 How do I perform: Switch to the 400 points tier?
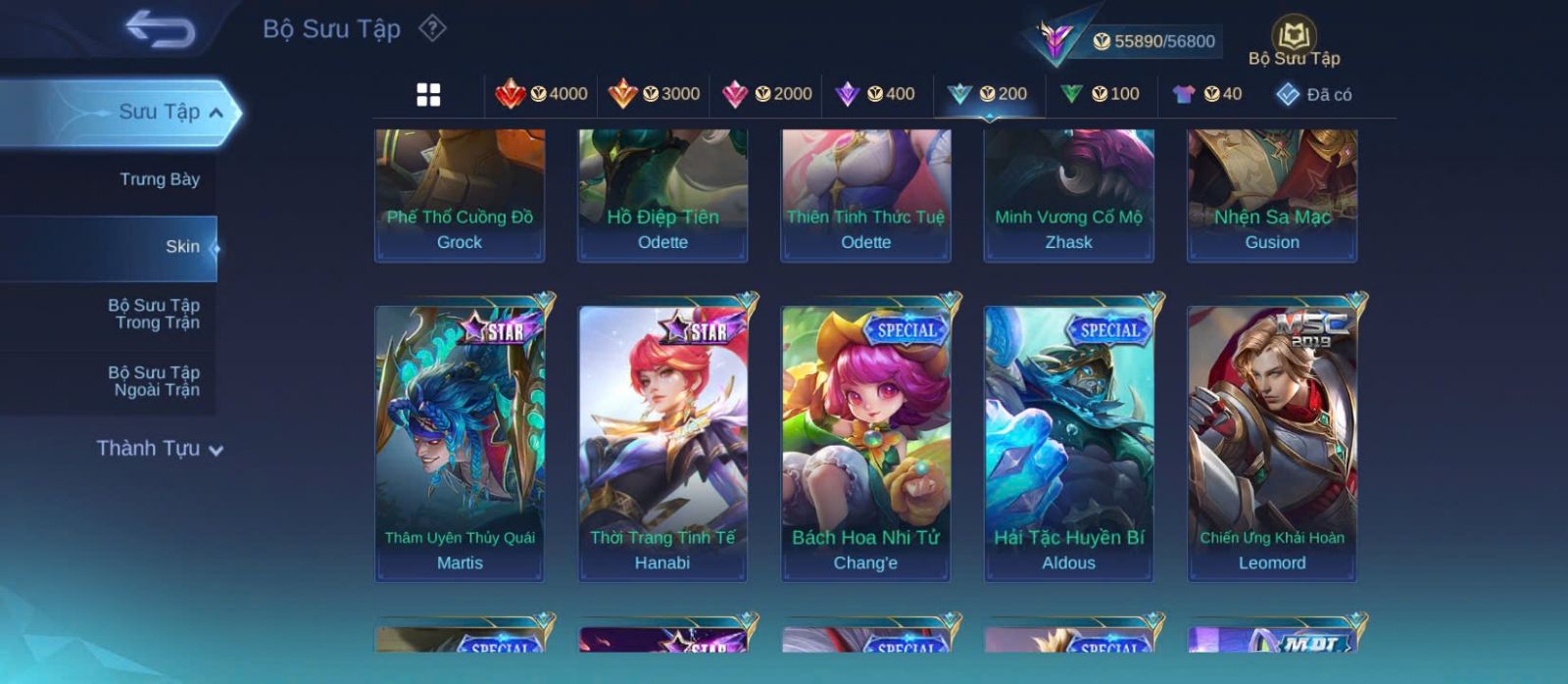click(875, 94)
